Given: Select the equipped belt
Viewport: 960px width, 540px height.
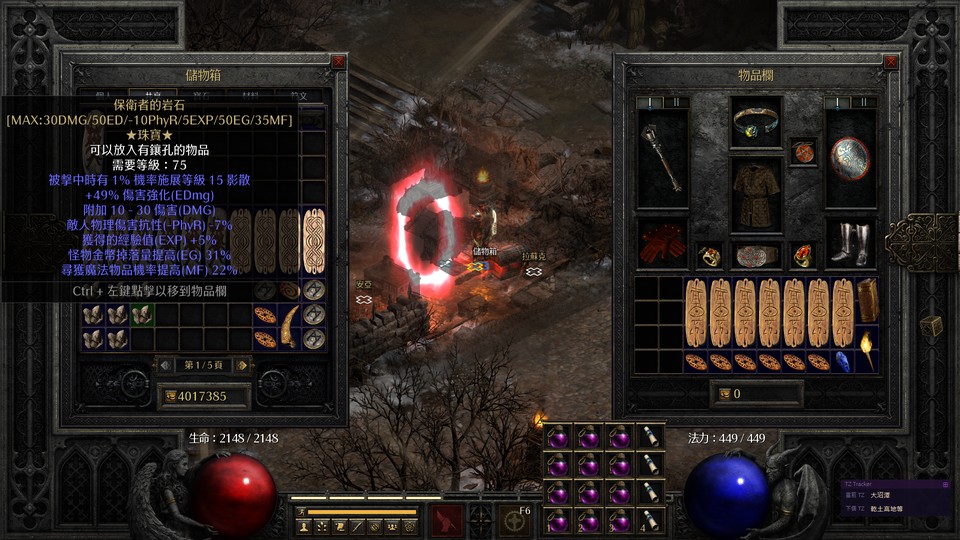Looking at the screenshot, I should [755, 256].
